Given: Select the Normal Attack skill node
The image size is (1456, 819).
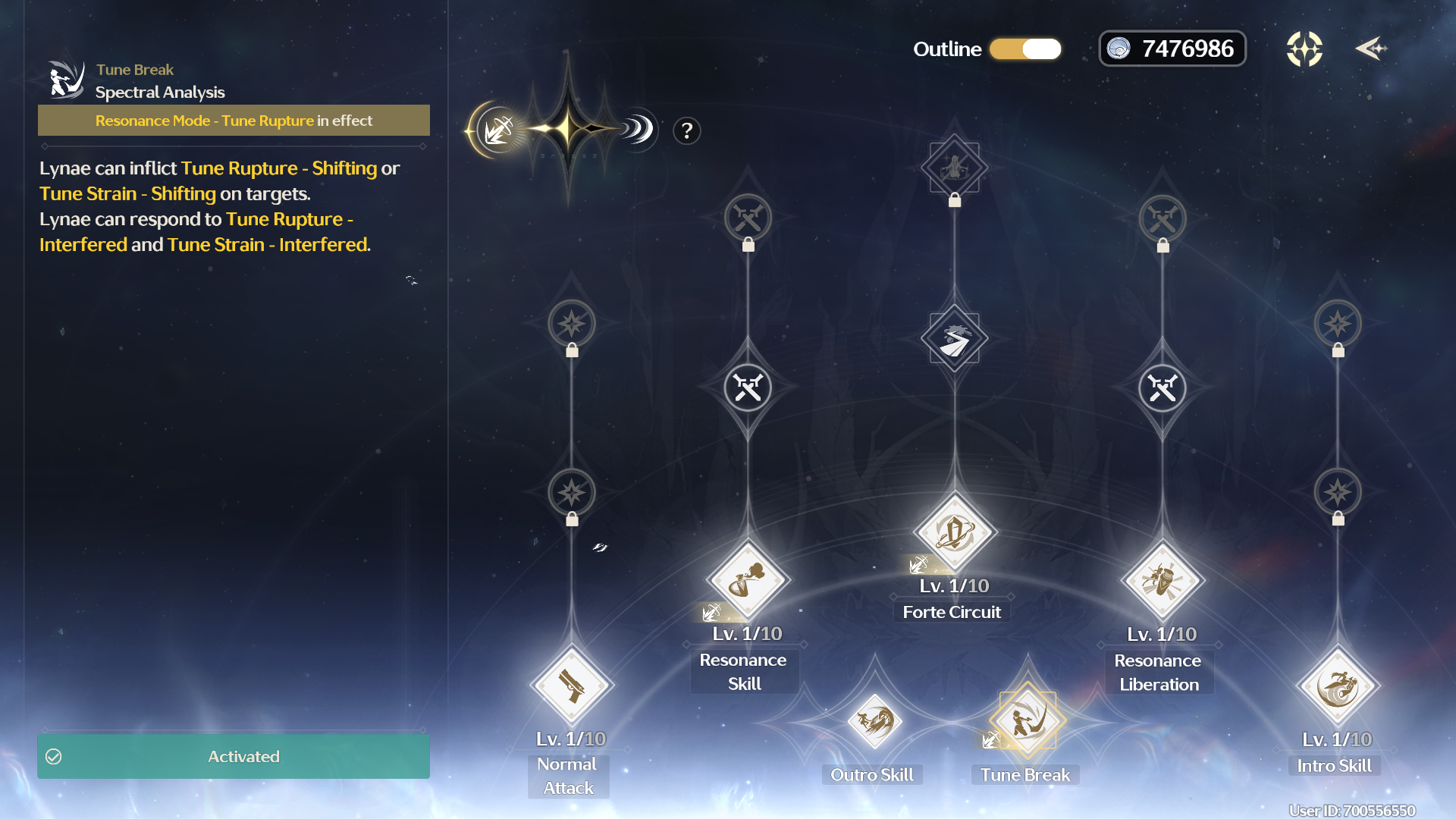Looking at the screenshot, I should [x=571, y=686].
